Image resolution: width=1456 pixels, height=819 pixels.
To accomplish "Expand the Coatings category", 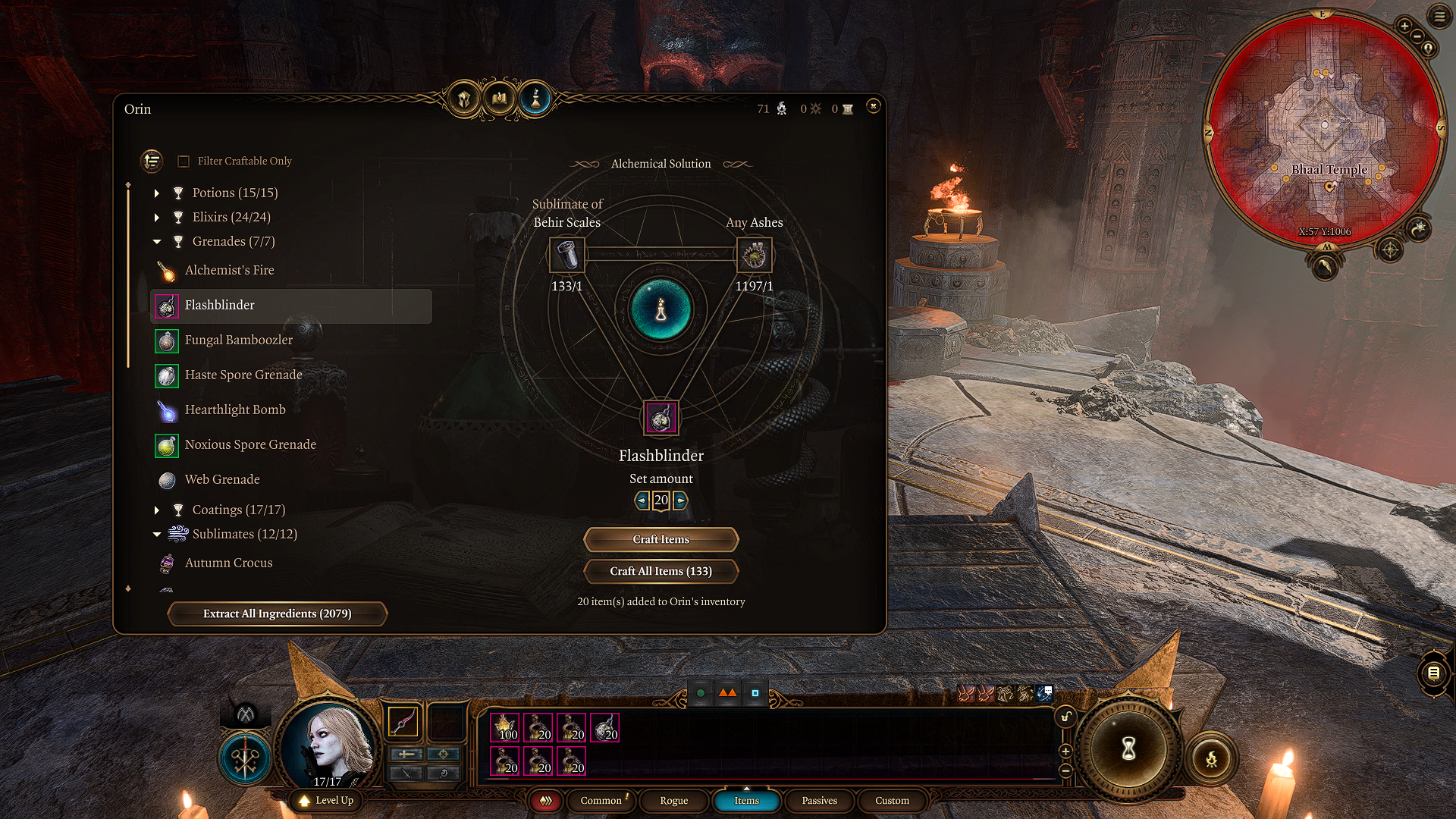I will point(157,510).
